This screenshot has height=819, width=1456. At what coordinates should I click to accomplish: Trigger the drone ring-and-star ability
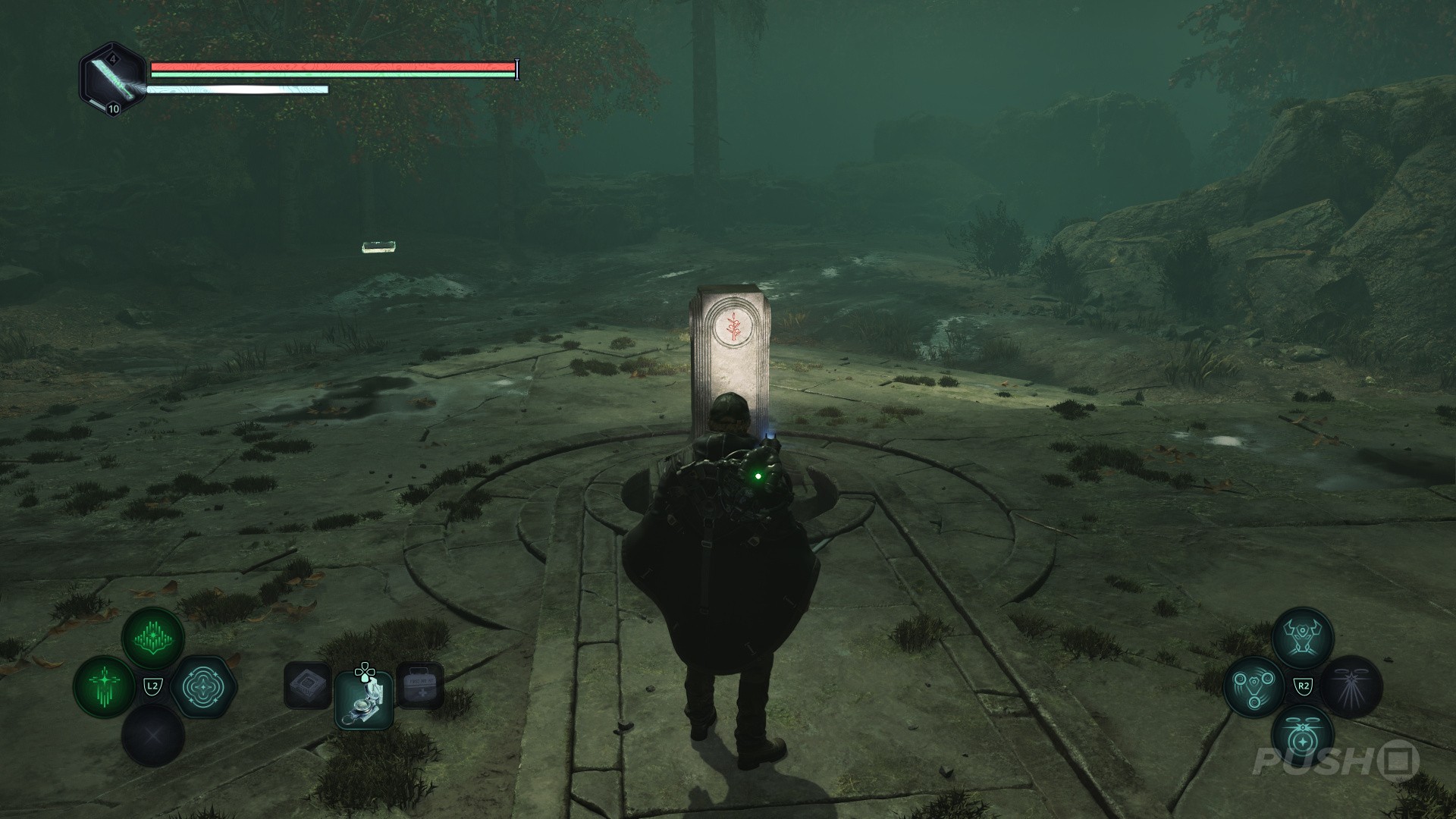(1302, 736)
